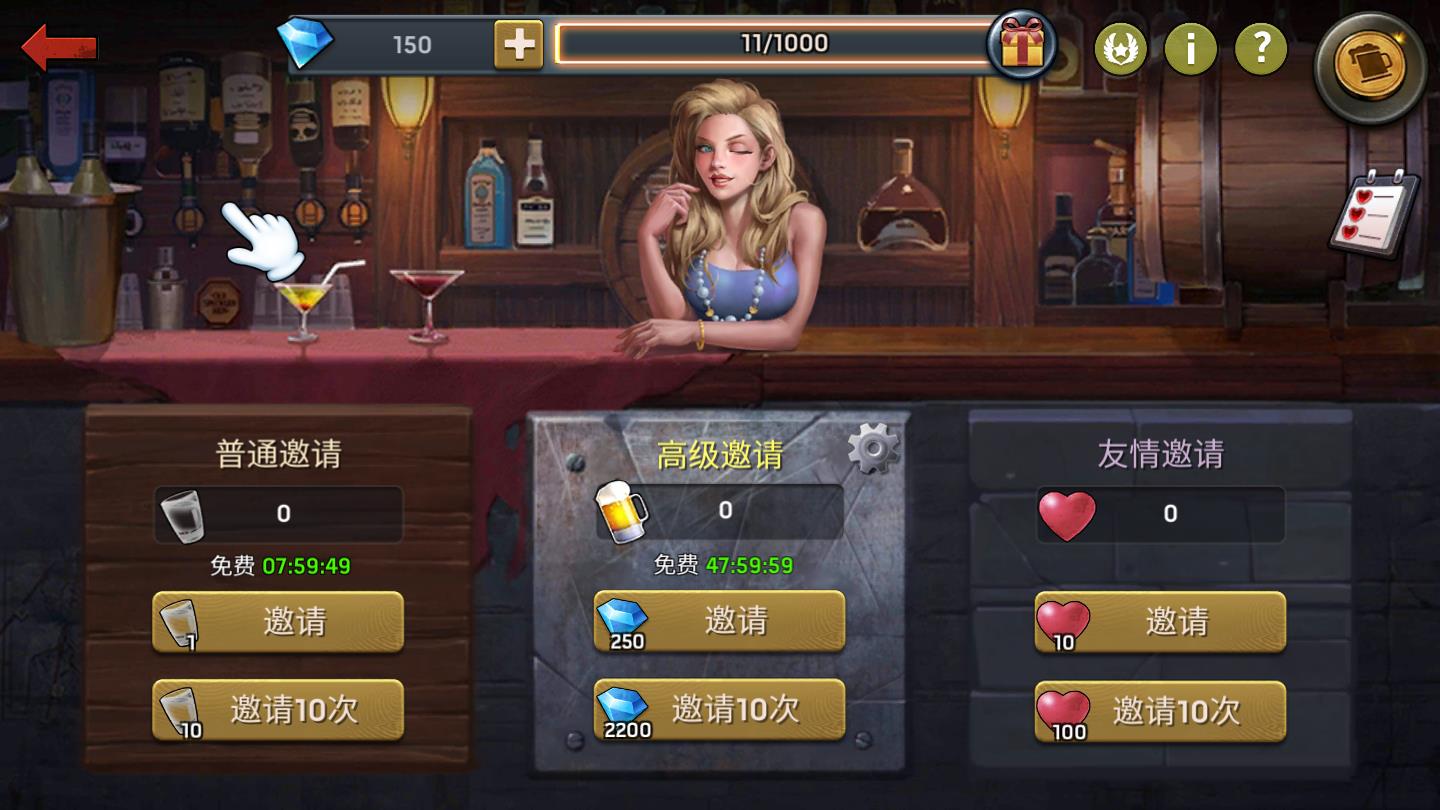
Task: Tap 邀请 under 普通邀请 panel
Action: pyautogui.click(x=277, y=622)
